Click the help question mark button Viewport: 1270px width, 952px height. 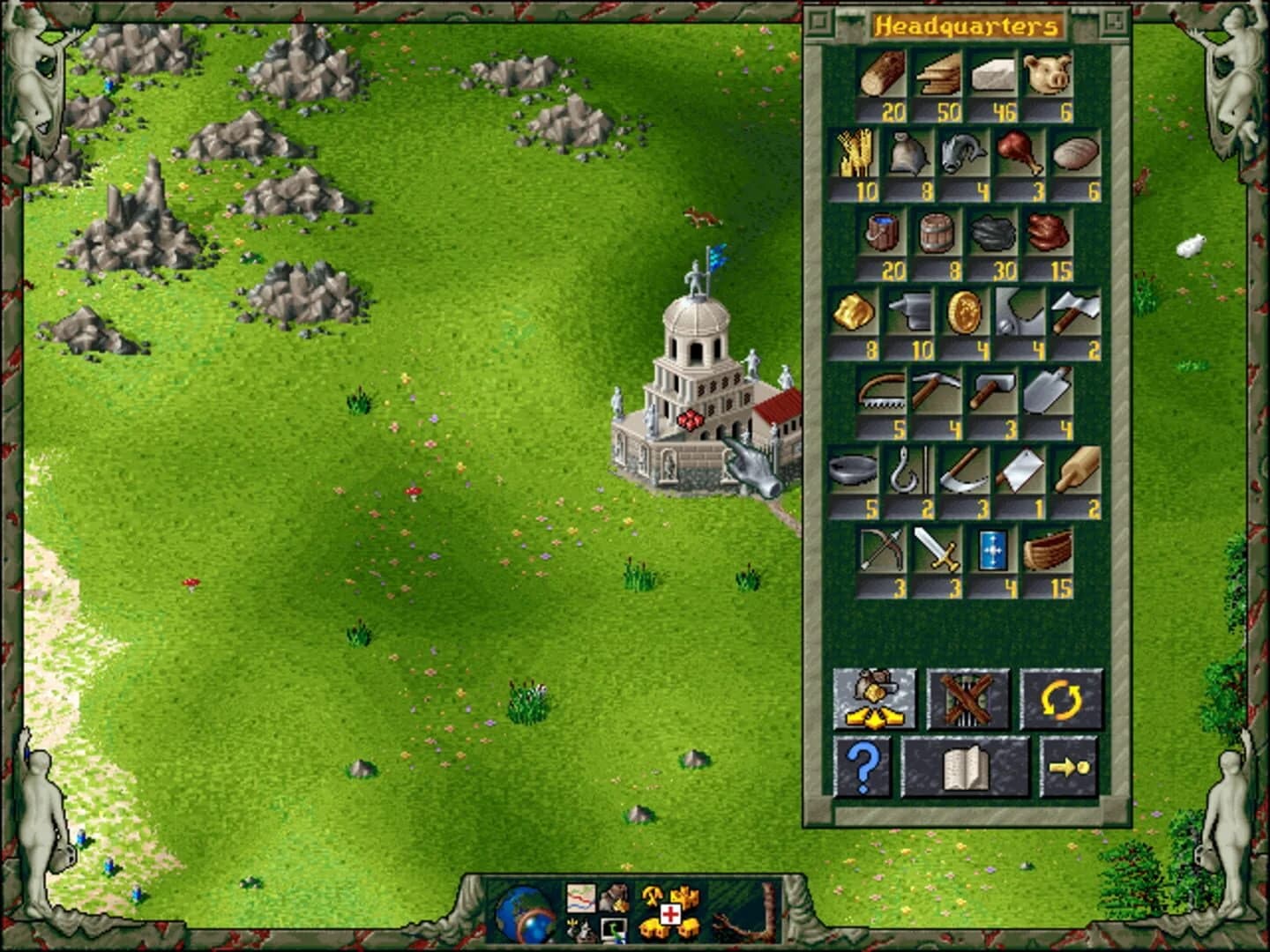tap(862, 769)
